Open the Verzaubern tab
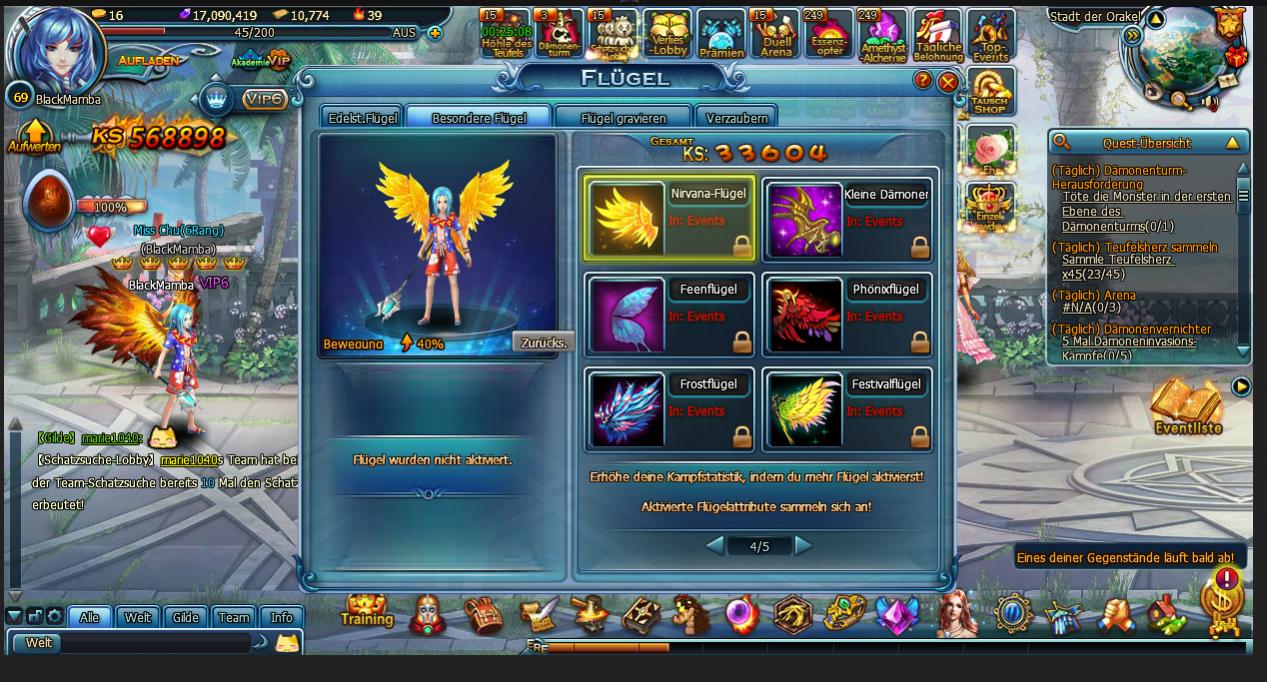The height and width of the screenshot is (682, 1267). tap(736, 118)
